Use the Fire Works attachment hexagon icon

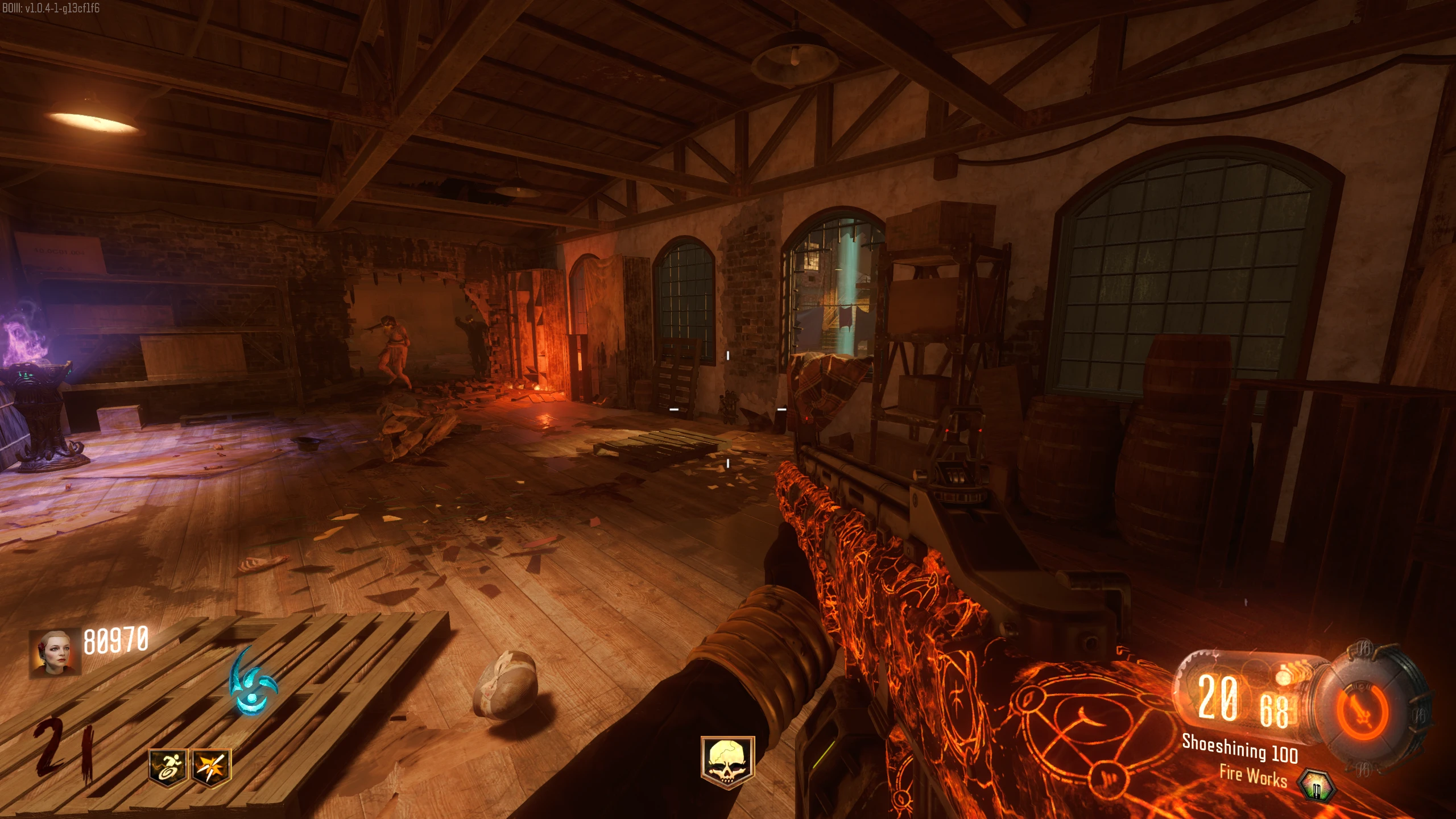point(1316,788)
